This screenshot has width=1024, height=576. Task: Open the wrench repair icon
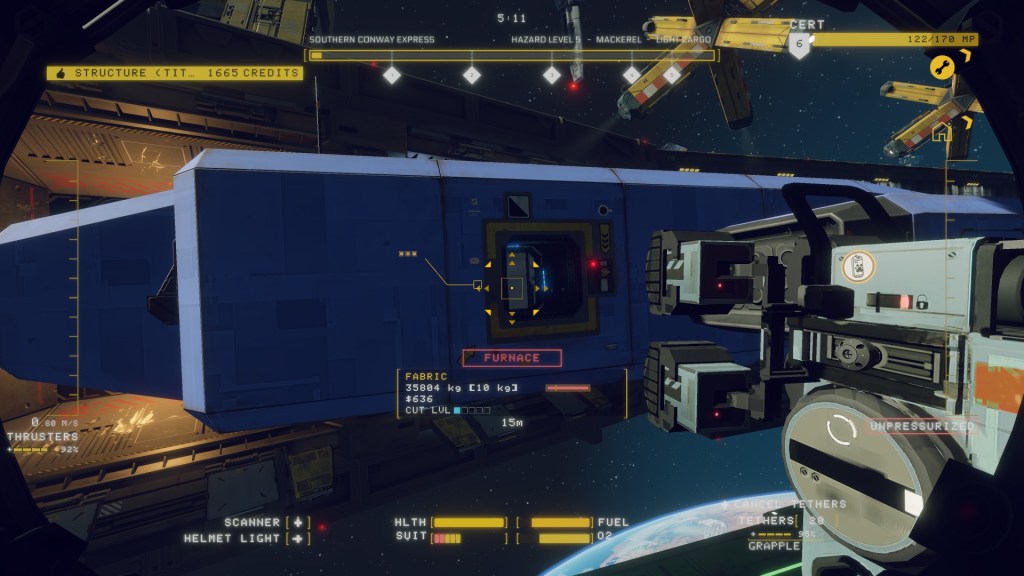(941, 66)
